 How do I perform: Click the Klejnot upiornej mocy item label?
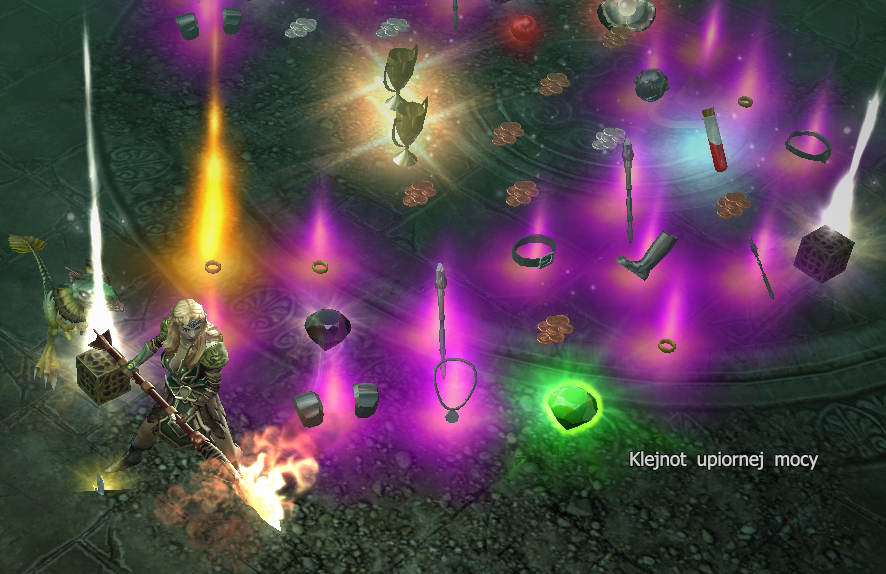(723, 460)
